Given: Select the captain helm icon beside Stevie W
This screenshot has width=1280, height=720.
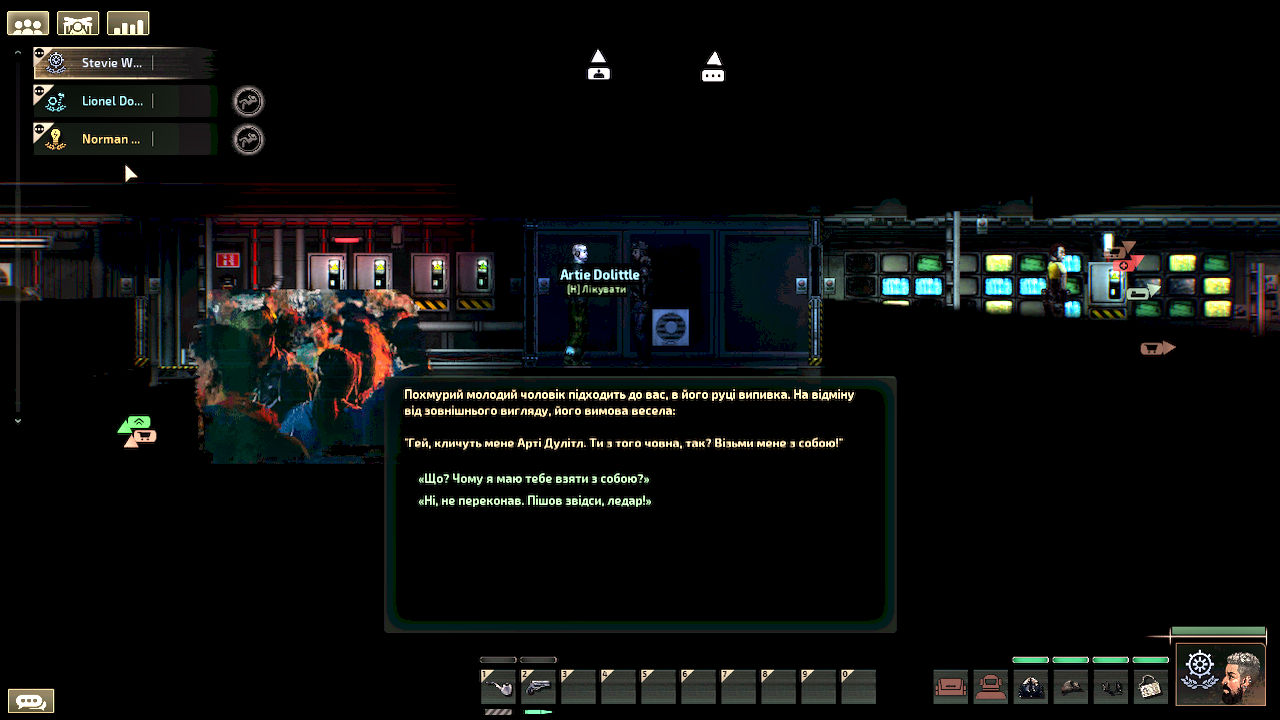Looking at the screenshot, I should click(55, 62).
